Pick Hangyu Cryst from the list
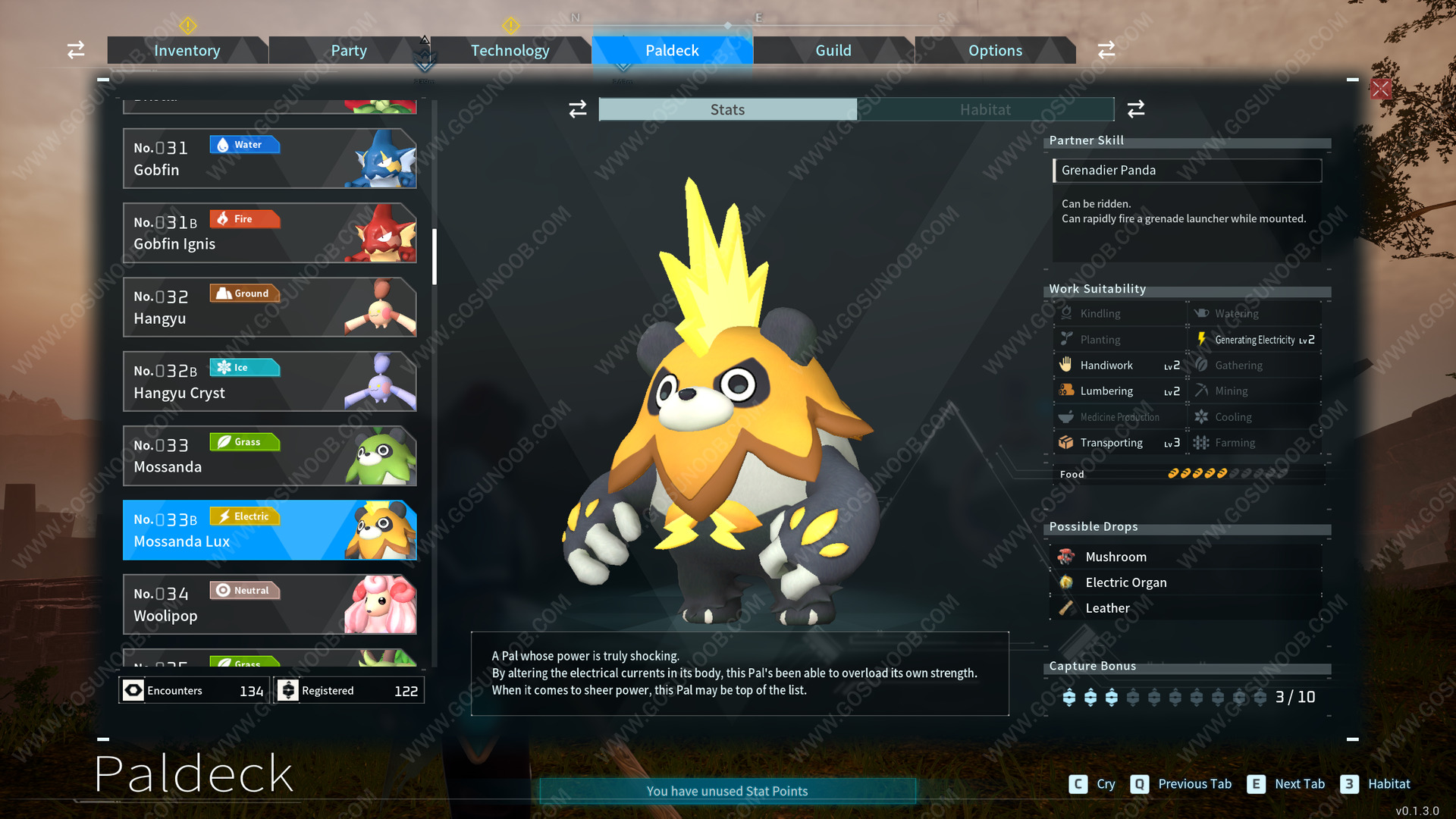 pos(269,381)
